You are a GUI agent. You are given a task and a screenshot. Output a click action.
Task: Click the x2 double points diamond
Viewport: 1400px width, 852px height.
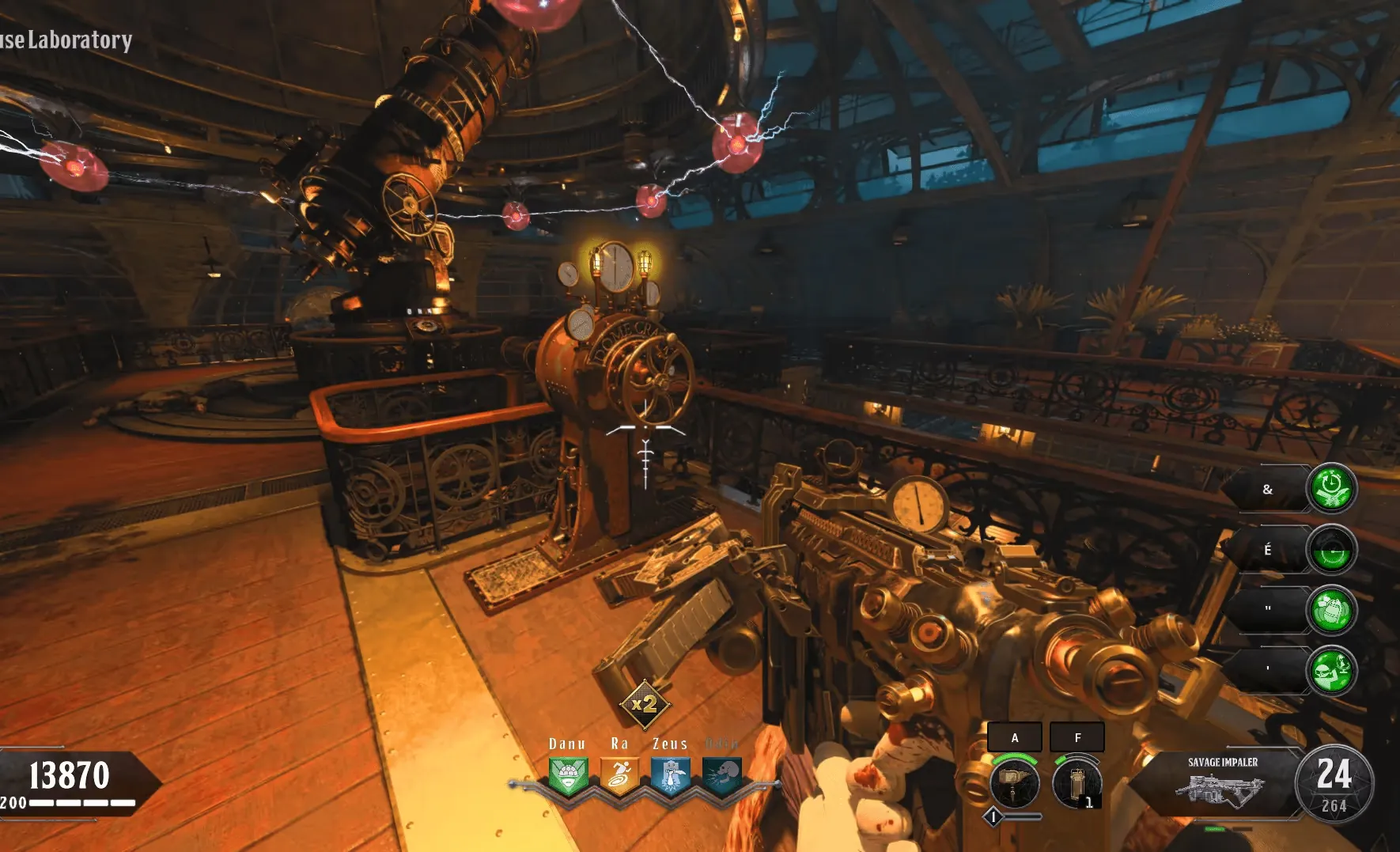(x=645, y=703)
